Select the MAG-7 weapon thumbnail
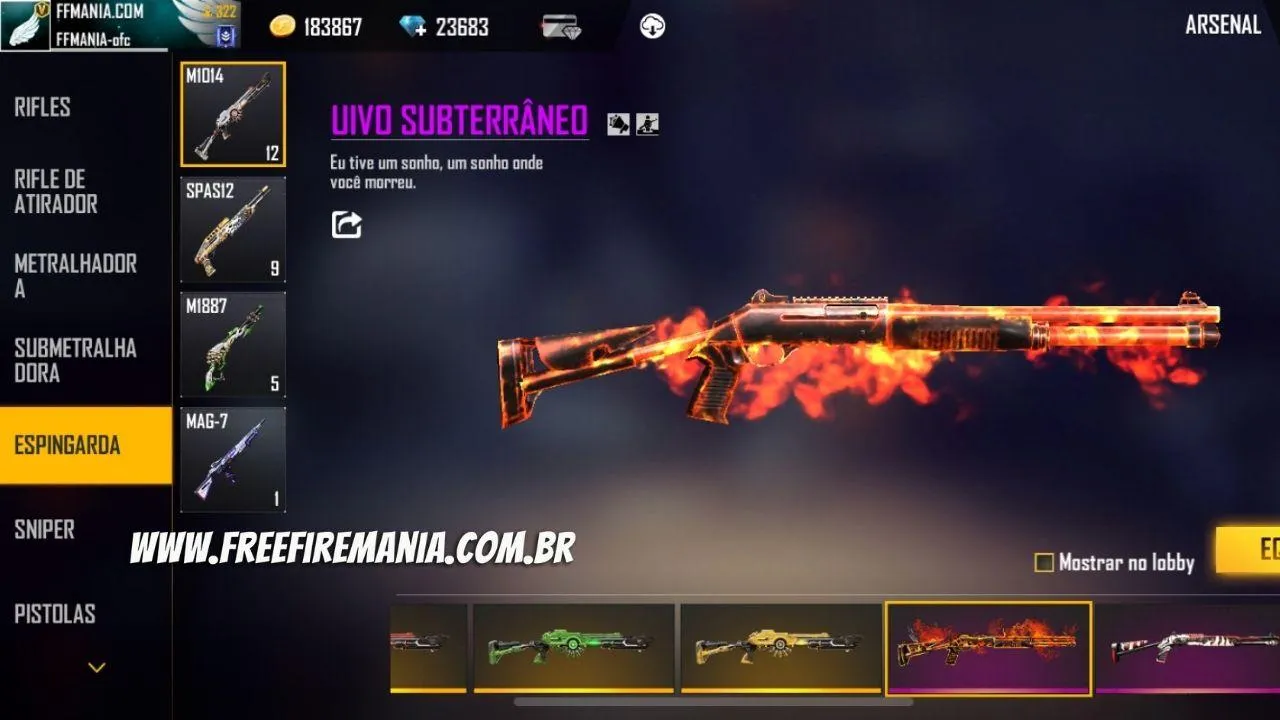The height and width of the screenshot is (720, 1280). click(x=232, y=459)
